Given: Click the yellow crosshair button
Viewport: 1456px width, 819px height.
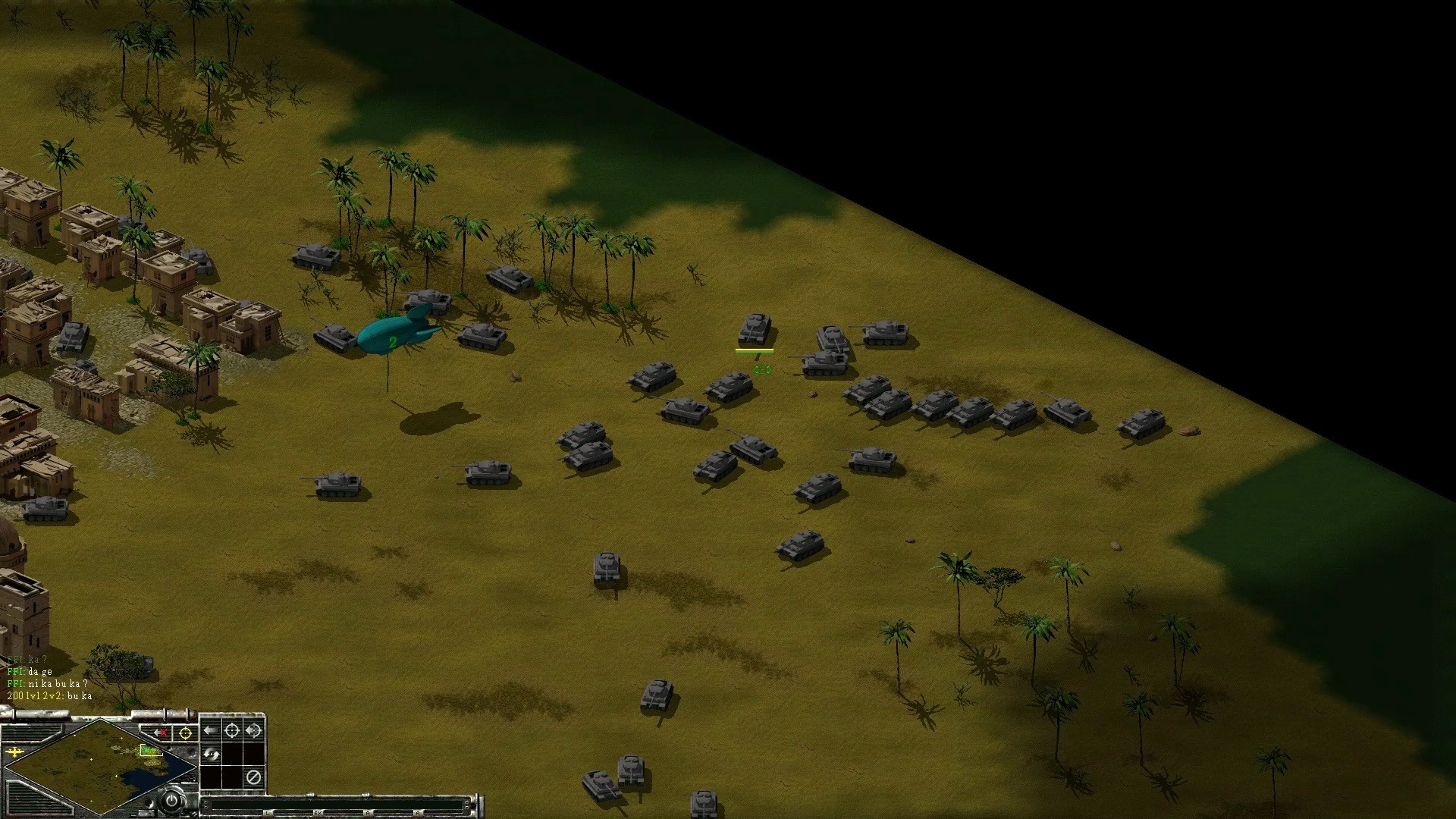Looking at the screenshot, I should 184,733.
